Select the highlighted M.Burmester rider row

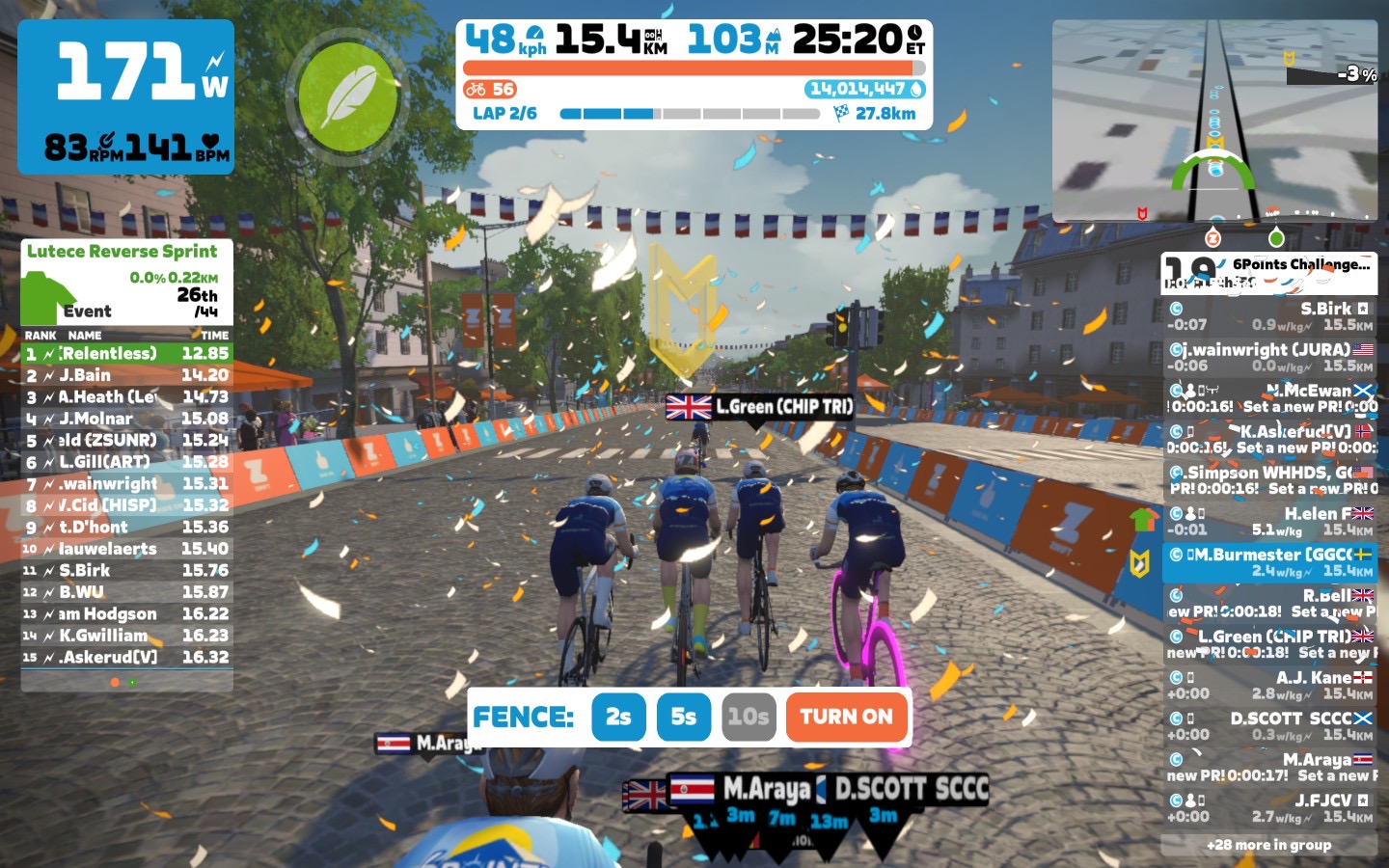click(x=1269, y=562)
